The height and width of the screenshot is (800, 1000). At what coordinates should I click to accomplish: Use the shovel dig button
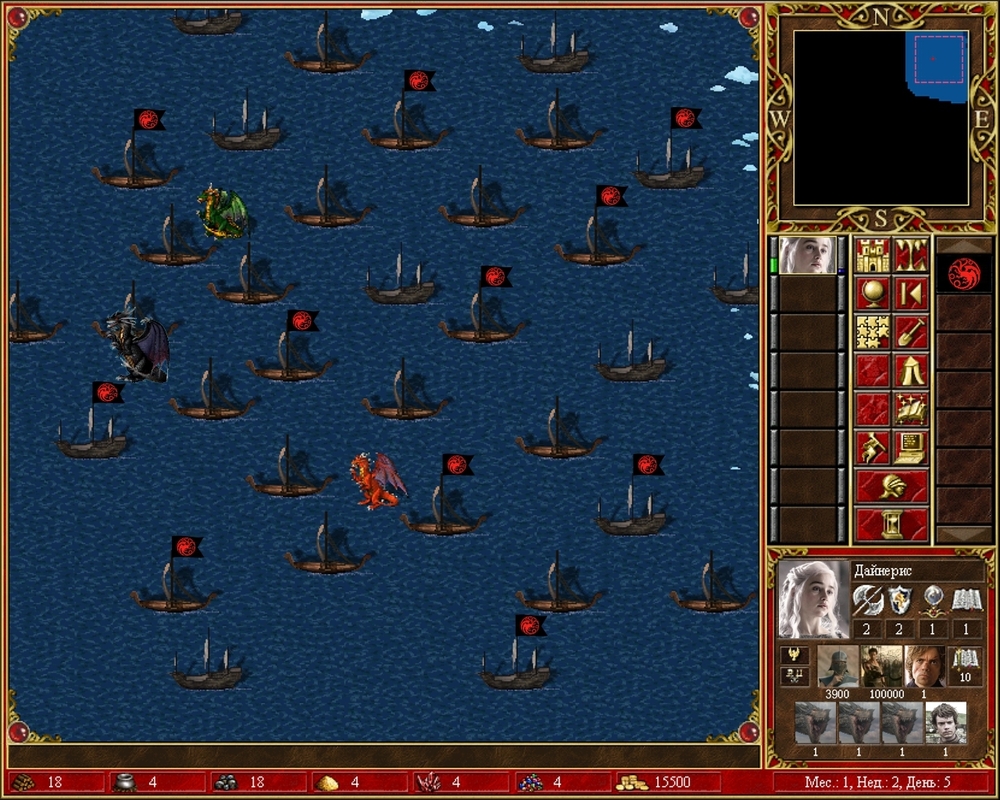911,332
